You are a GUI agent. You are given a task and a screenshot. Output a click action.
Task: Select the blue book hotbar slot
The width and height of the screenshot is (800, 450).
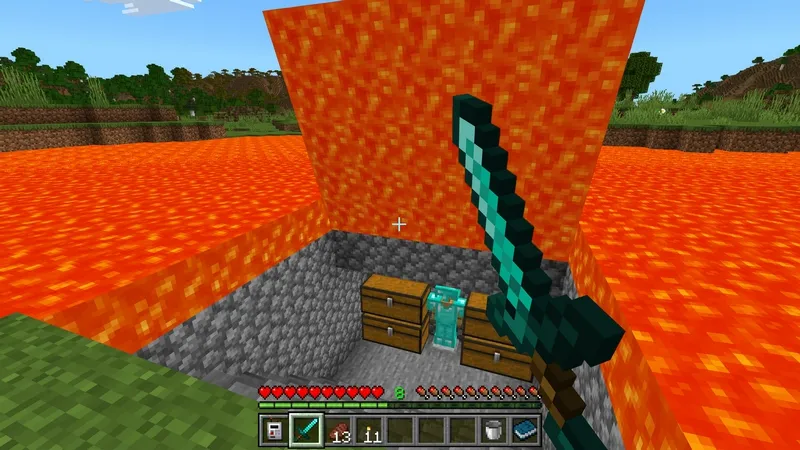click(525, 430)
